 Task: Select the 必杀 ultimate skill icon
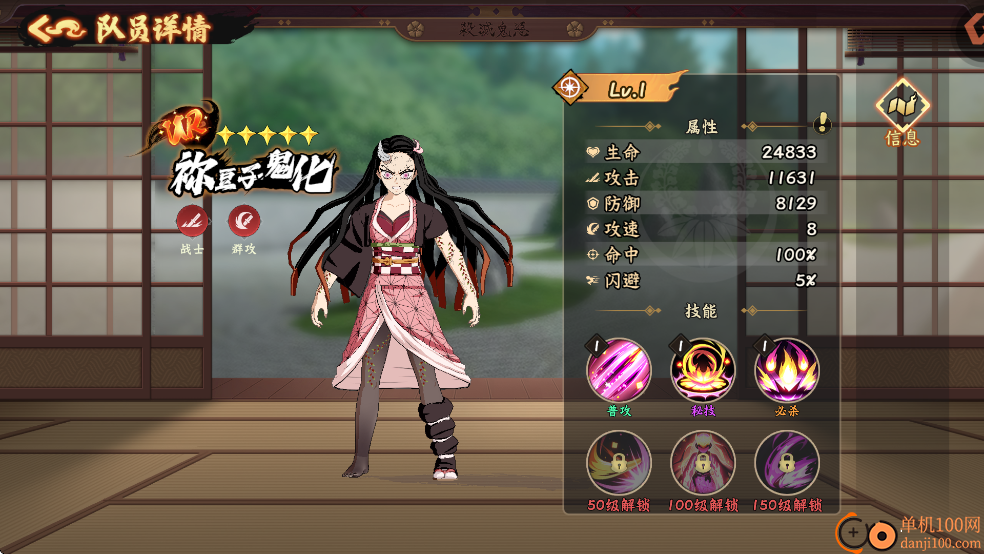tap(786, 371)
